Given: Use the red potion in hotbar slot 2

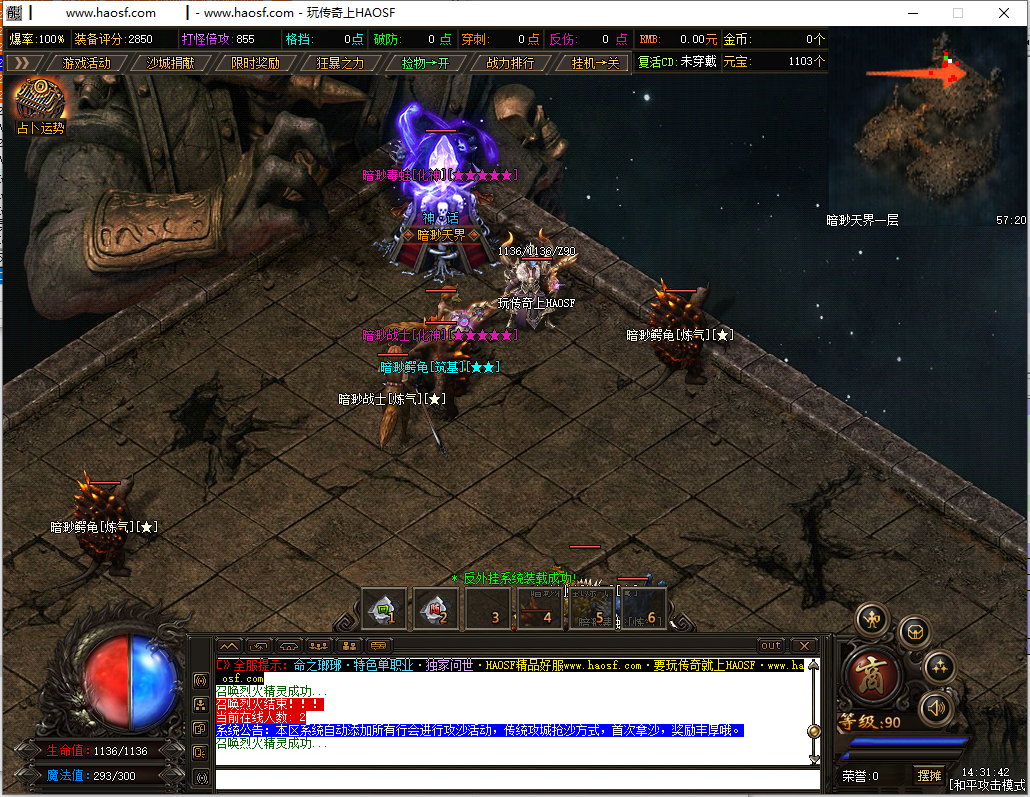Looking at the screenshot, I should pos(436,608).
